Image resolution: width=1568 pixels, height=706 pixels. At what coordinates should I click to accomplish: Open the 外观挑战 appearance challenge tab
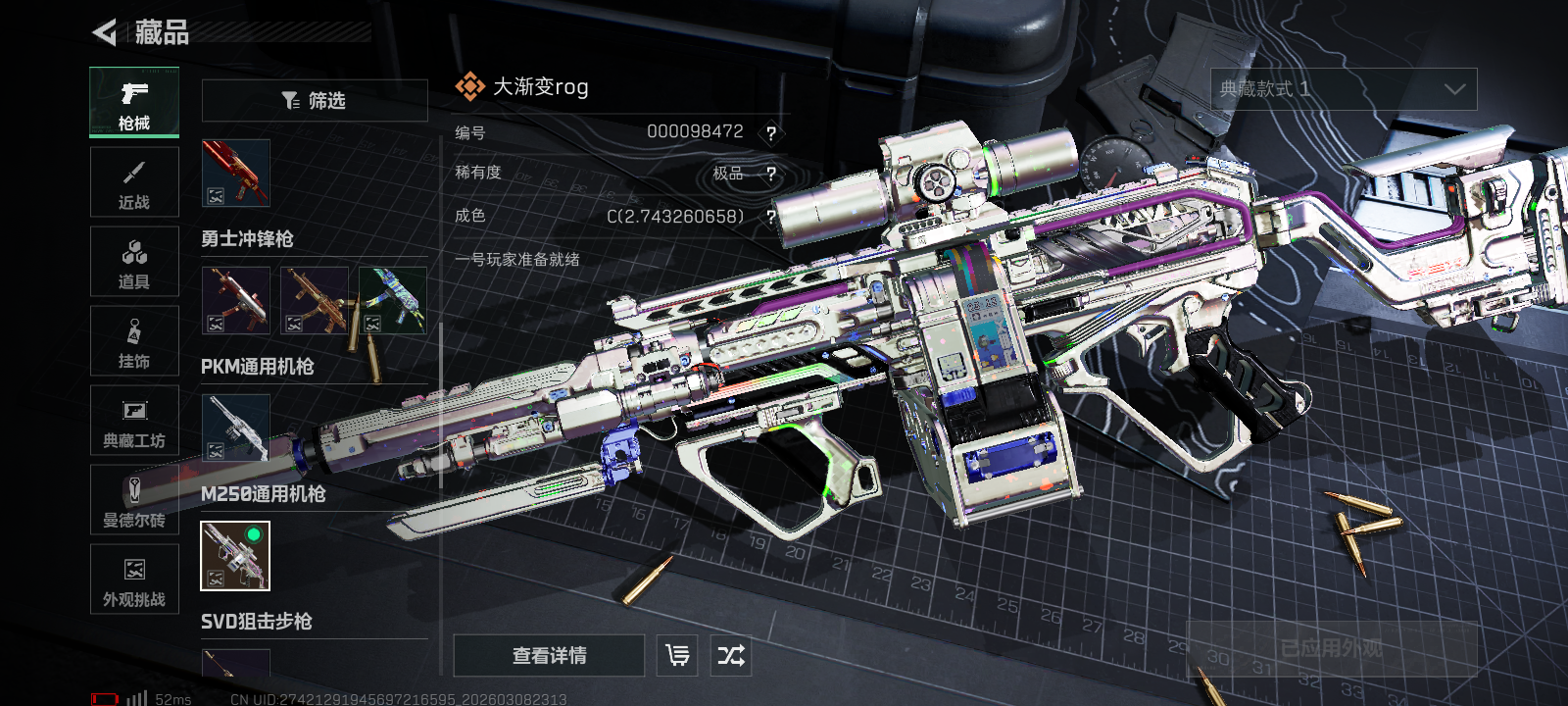[134, 580]
